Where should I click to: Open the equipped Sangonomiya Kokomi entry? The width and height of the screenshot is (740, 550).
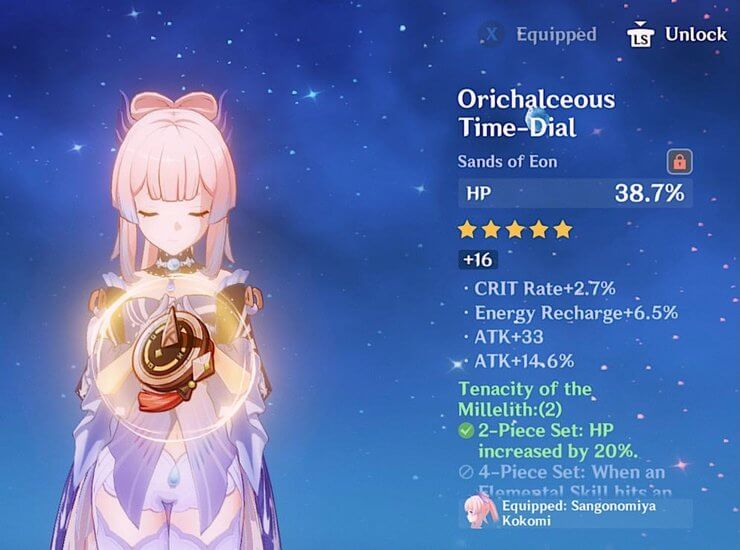click(x=576, y=514)
